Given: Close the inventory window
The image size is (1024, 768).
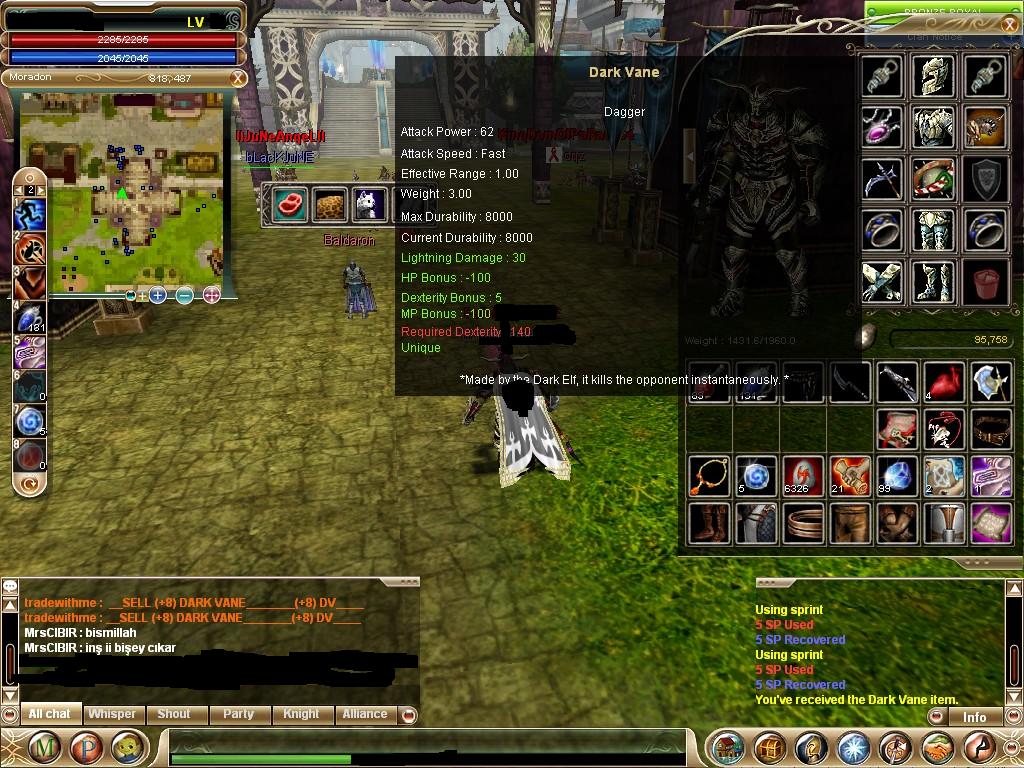Looking at the screenshot, I should click(x=1008, y=25).
